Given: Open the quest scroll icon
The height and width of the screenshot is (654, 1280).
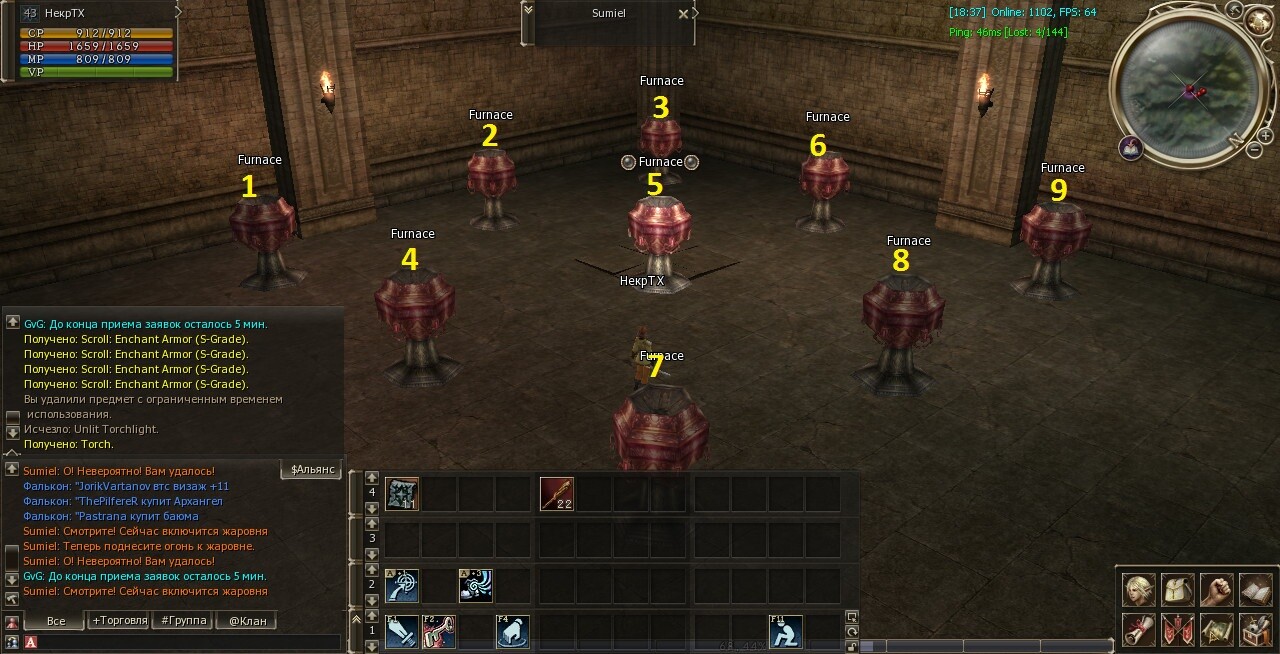Looking at the screenshot, I should click(x=1138, y=630).
